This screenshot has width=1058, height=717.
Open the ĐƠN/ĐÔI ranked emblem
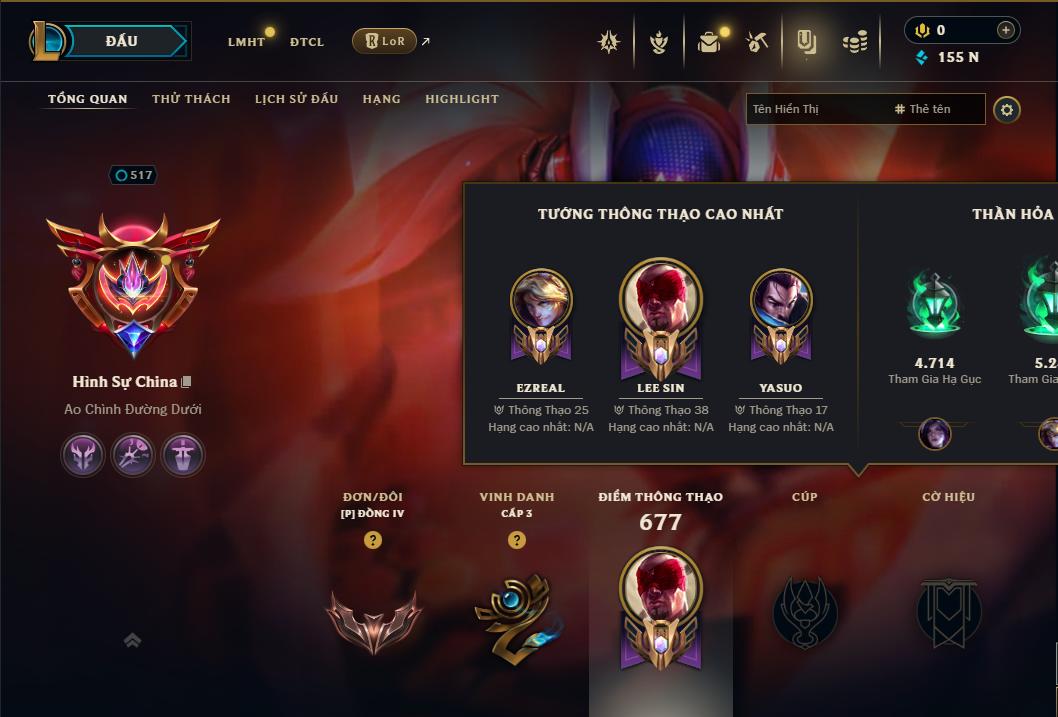tap(373, 617)
